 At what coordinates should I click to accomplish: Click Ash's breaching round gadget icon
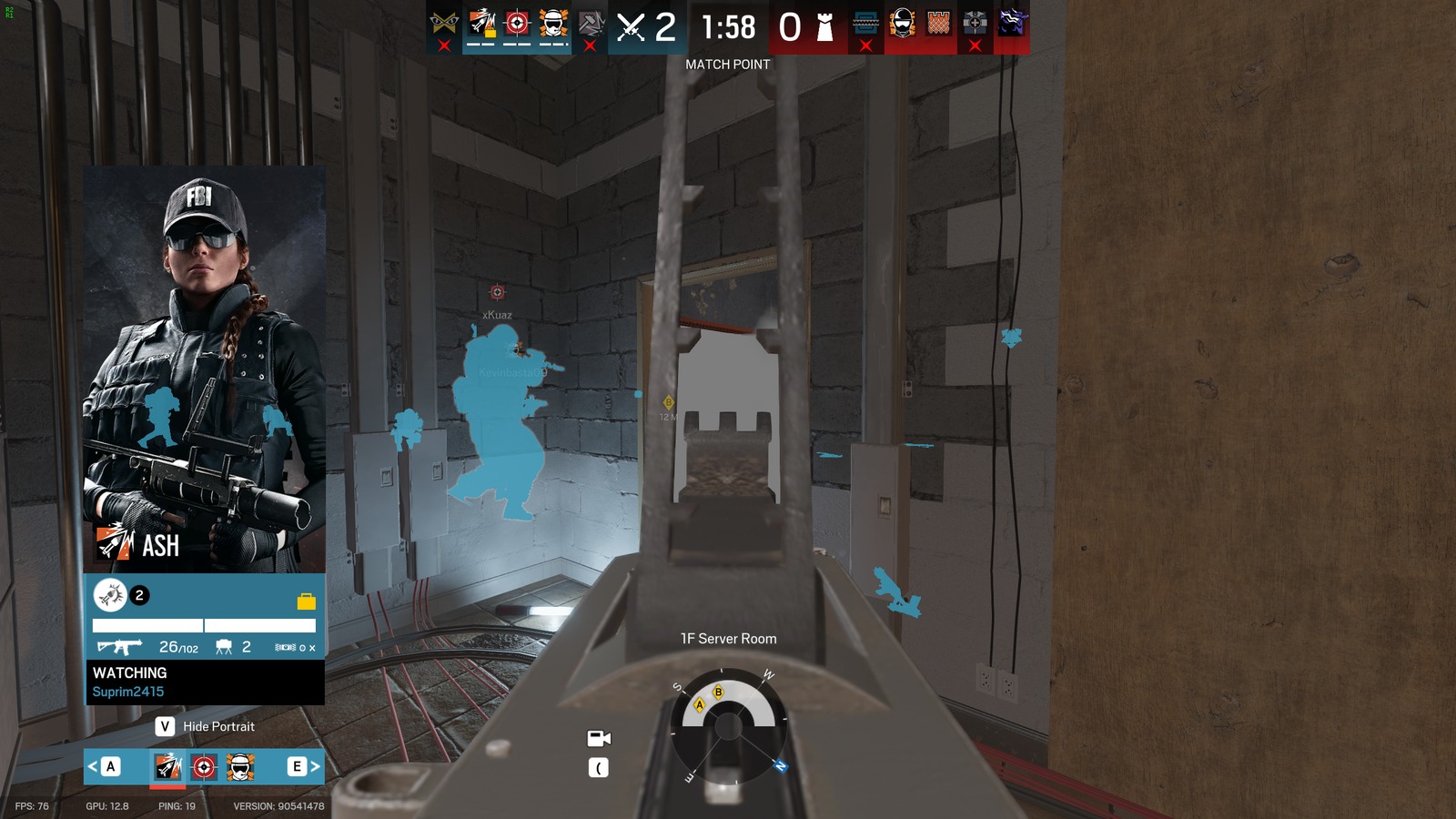[110, 596]
